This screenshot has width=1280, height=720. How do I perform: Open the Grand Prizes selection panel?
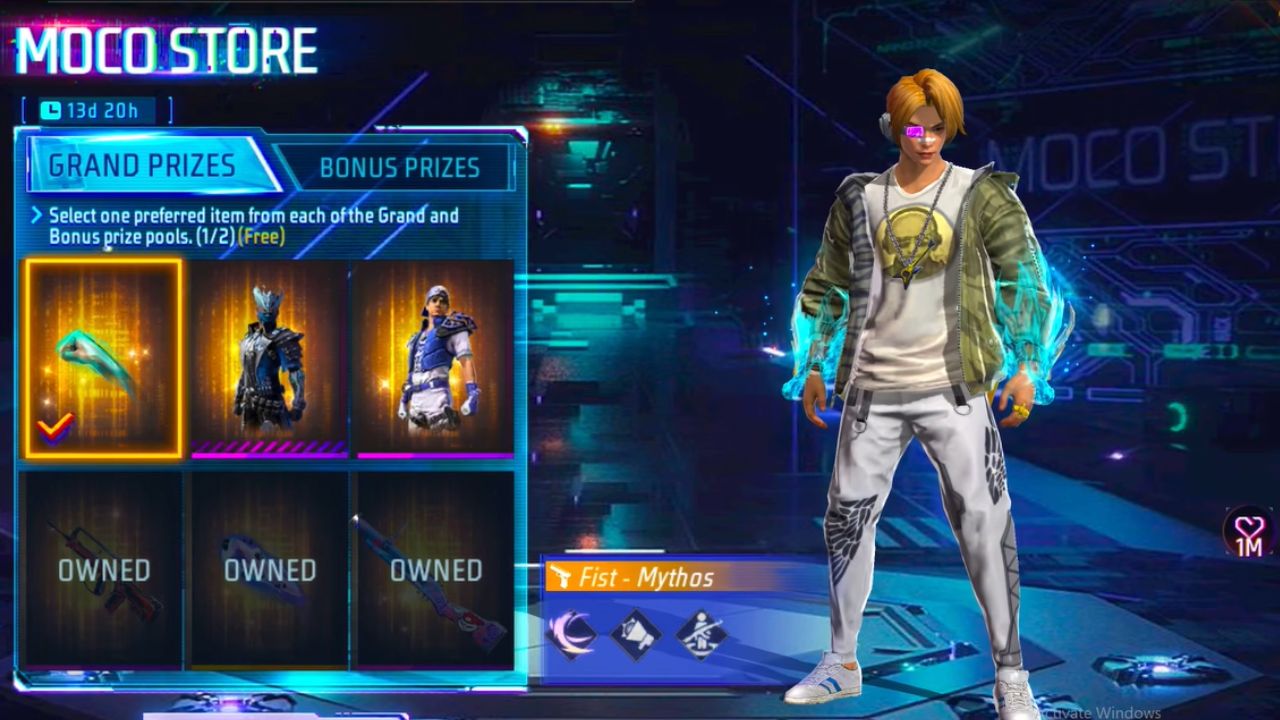pyautogui.click(x=140, y=166)
